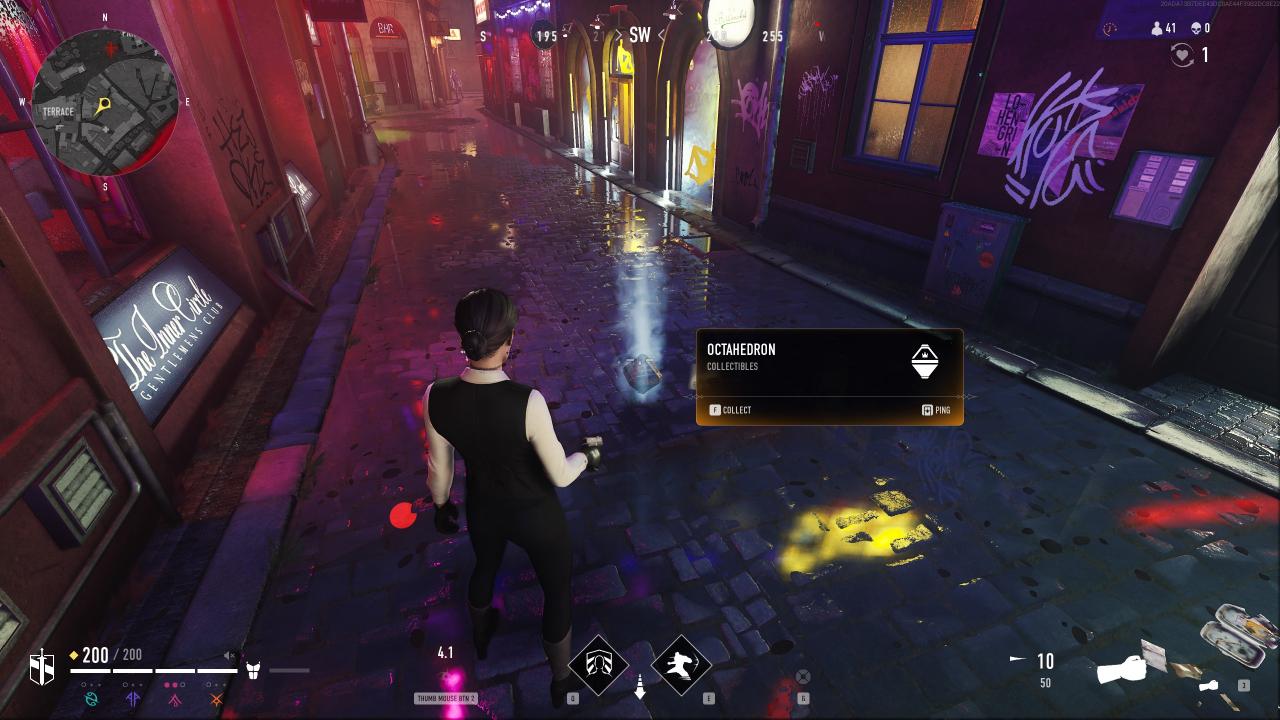Collect the Octahedron from the tooltip
The width and height of the screenshot is (1280, 720).
(x=730, y=410)
